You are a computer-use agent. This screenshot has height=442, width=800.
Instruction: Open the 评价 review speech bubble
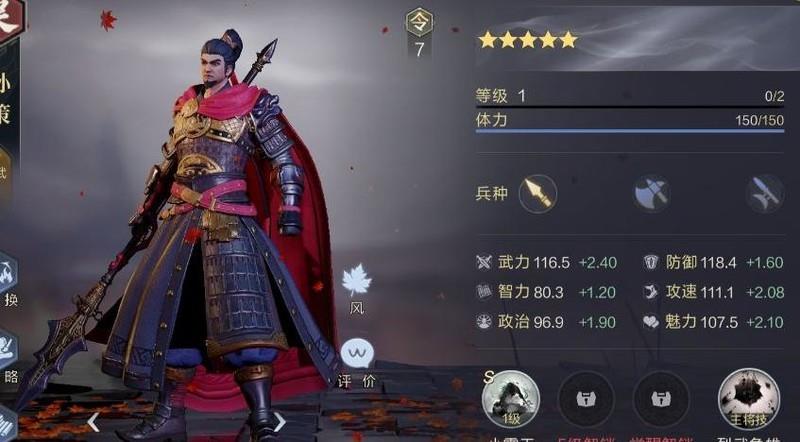pyautogui.click(x=357, y=354)
